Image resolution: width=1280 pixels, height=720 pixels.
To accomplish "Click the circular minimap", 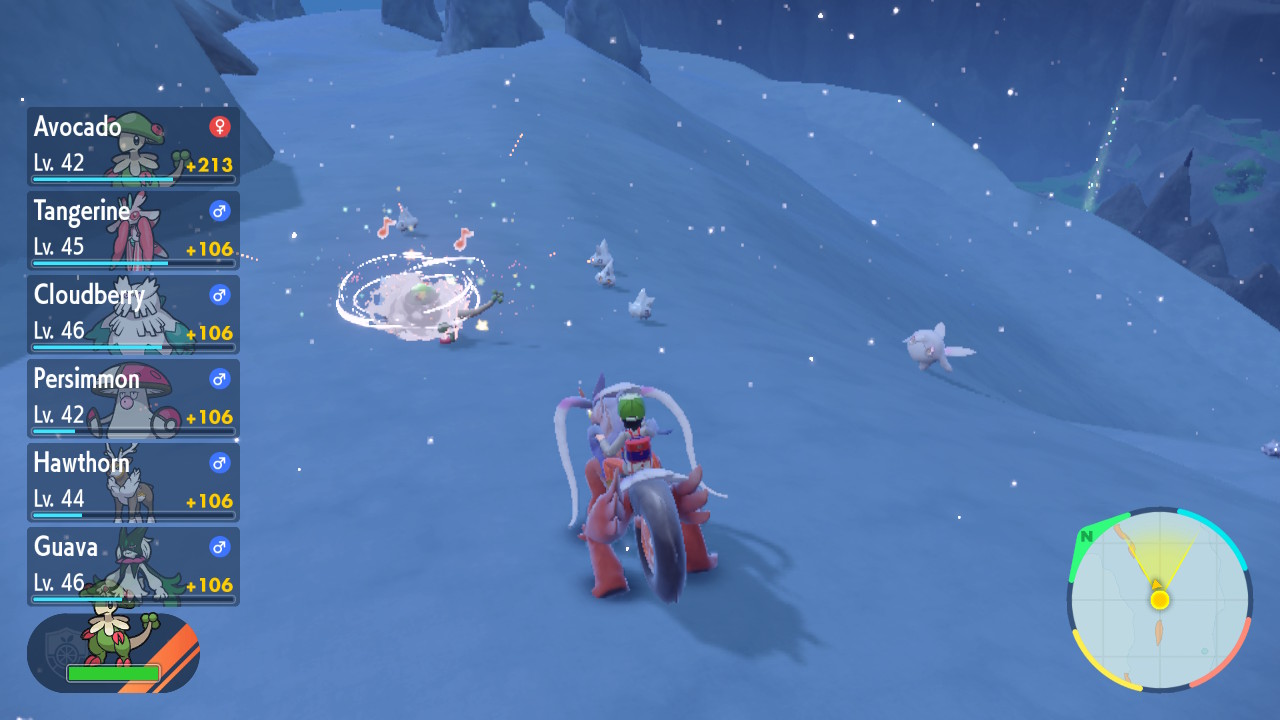I will pyautogui.click(x=1159, y=600).
